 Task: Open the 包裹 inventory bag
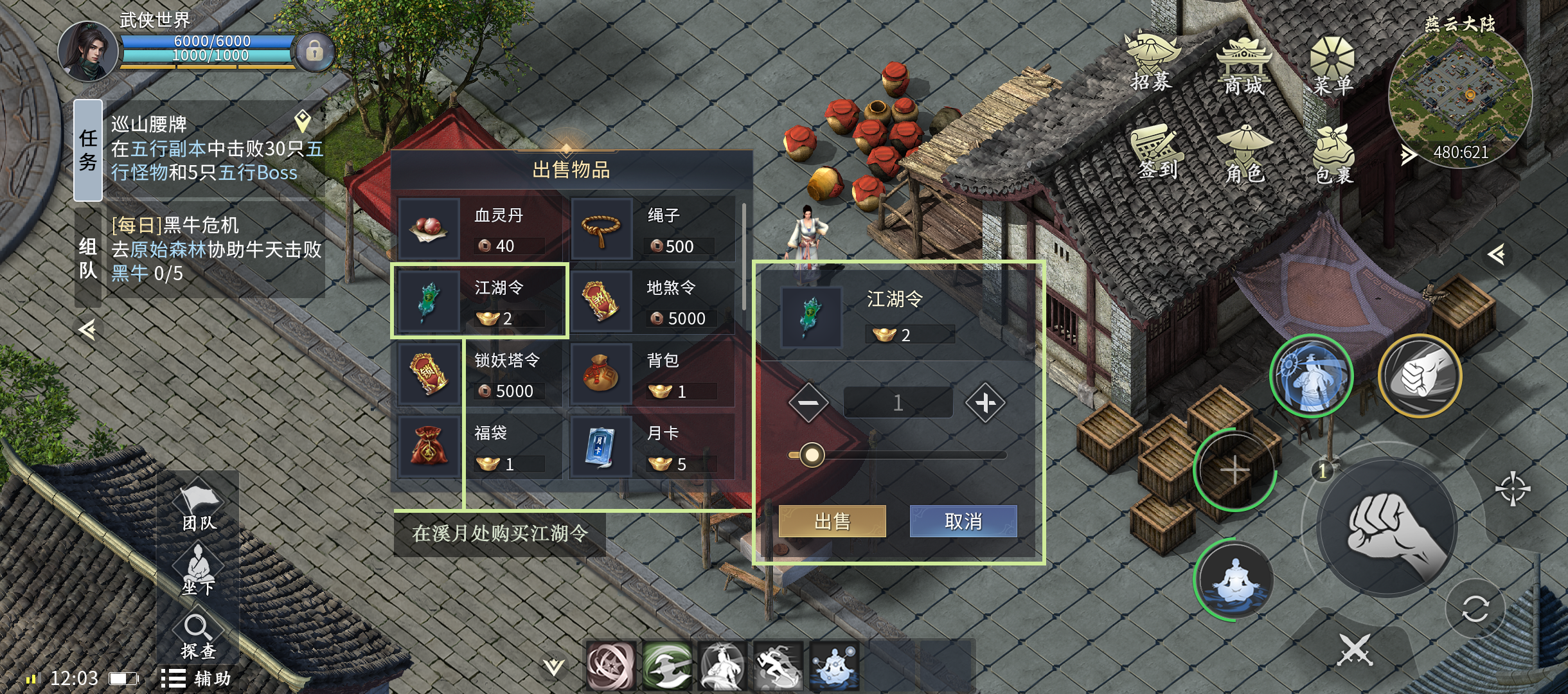tap(1334, 156)
